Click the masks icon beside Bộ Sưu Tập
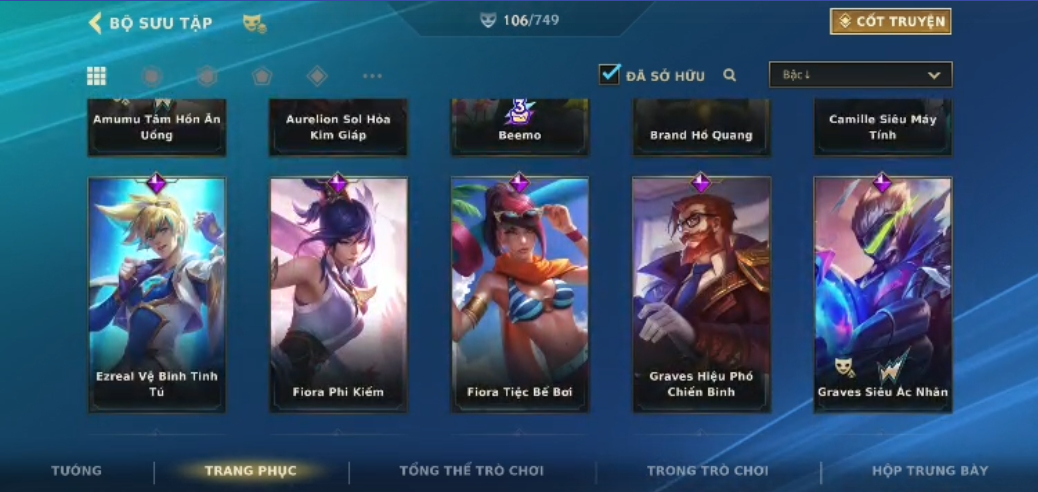The image size is (1038, 492). [x=254, y=23]
